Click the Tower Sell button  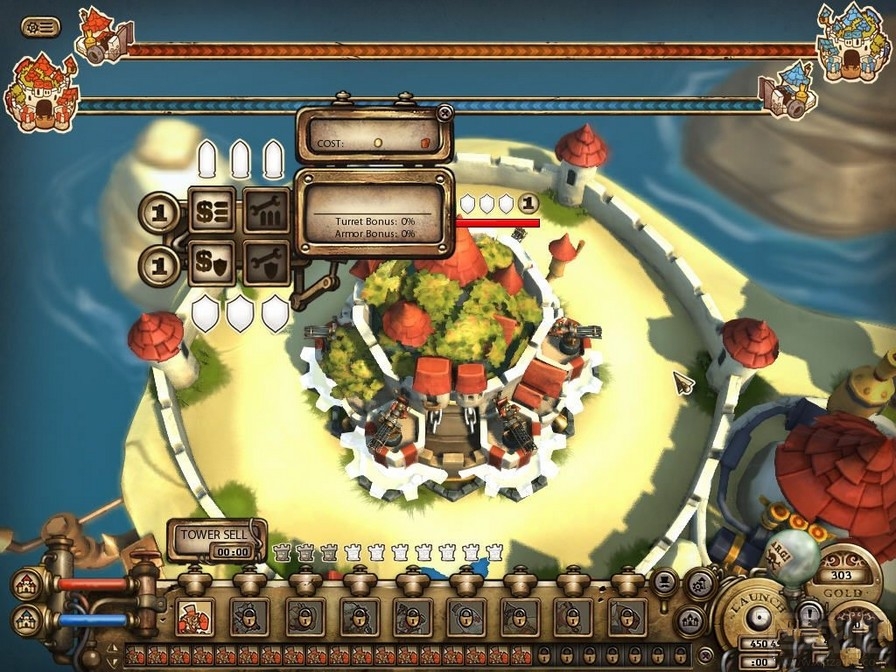[x=215, y=540]
